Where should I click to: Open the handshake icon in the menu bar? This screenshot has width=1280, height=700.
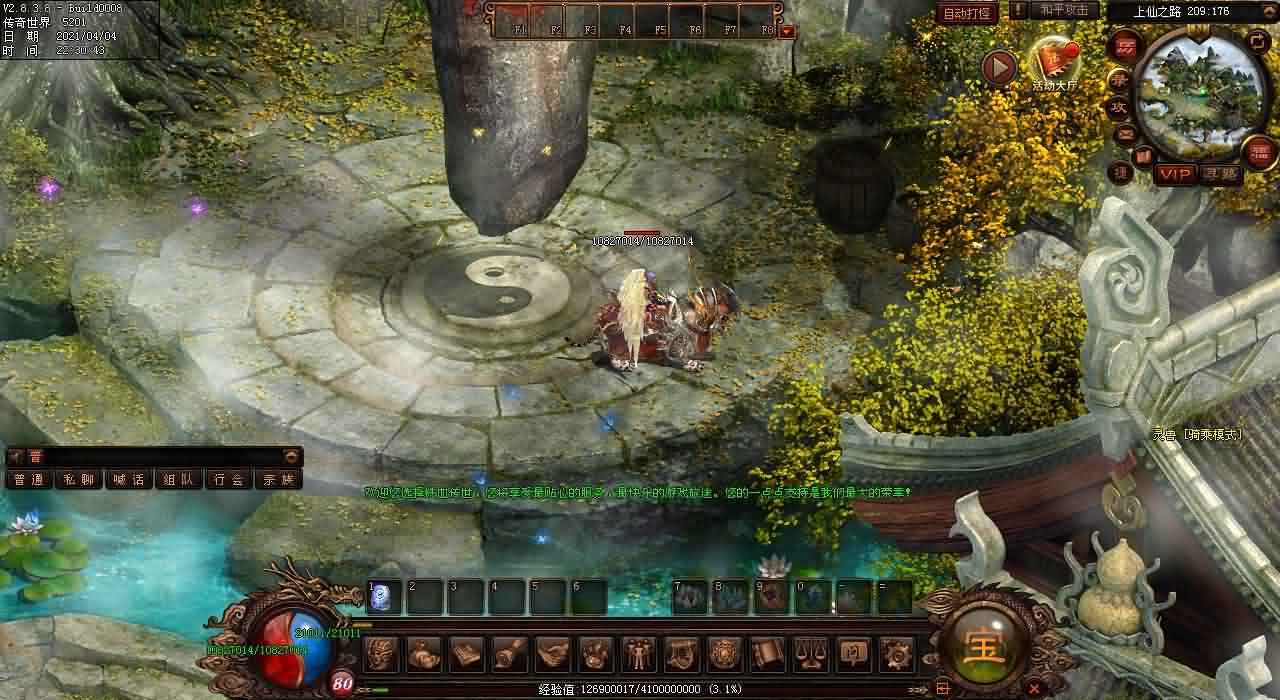(x=553, y=654)
